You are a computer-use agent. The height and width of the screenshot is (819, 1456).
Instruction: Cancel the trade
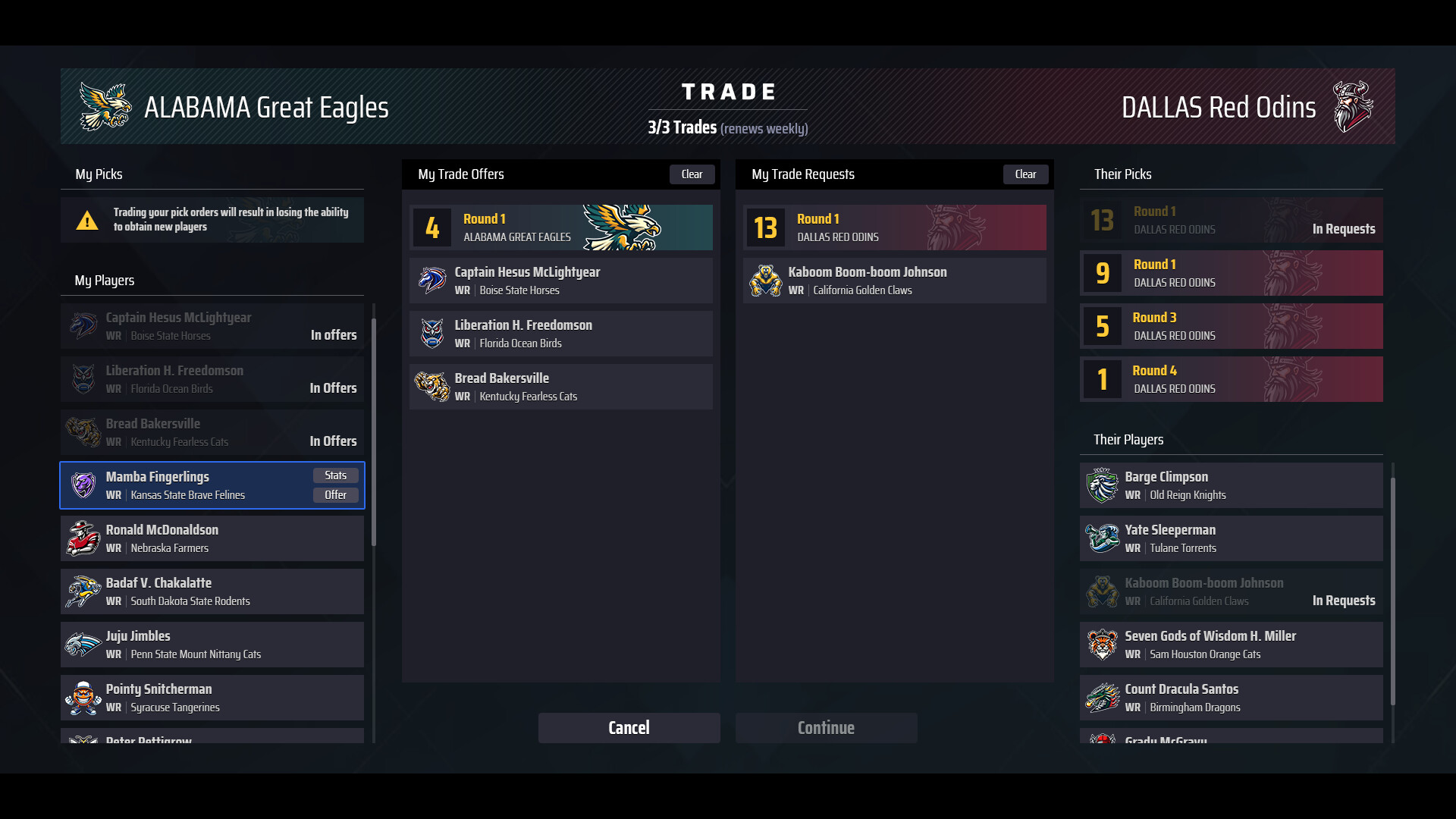coord(629,727)
